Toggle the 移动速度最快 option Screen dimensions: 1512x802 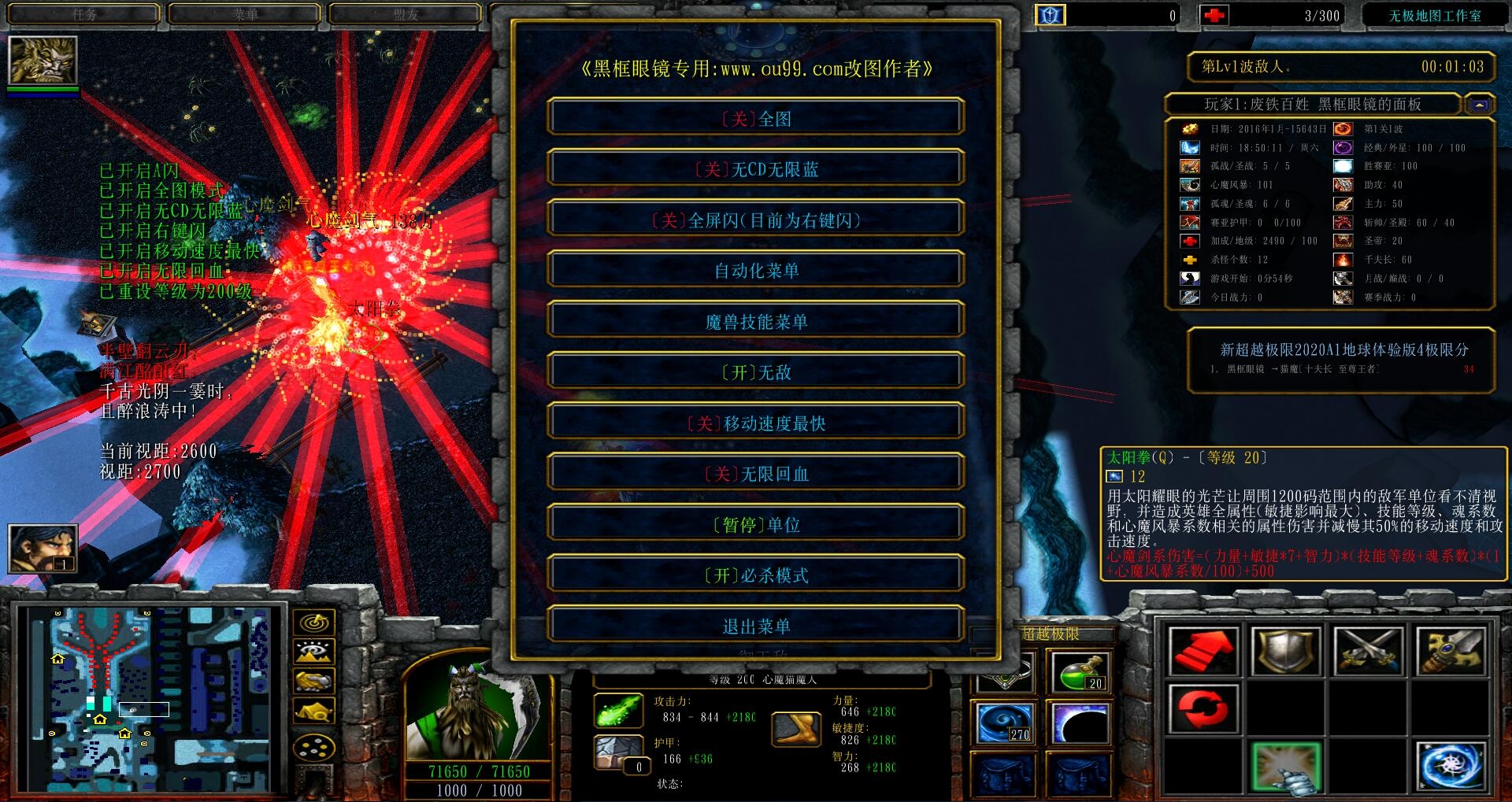756,423
